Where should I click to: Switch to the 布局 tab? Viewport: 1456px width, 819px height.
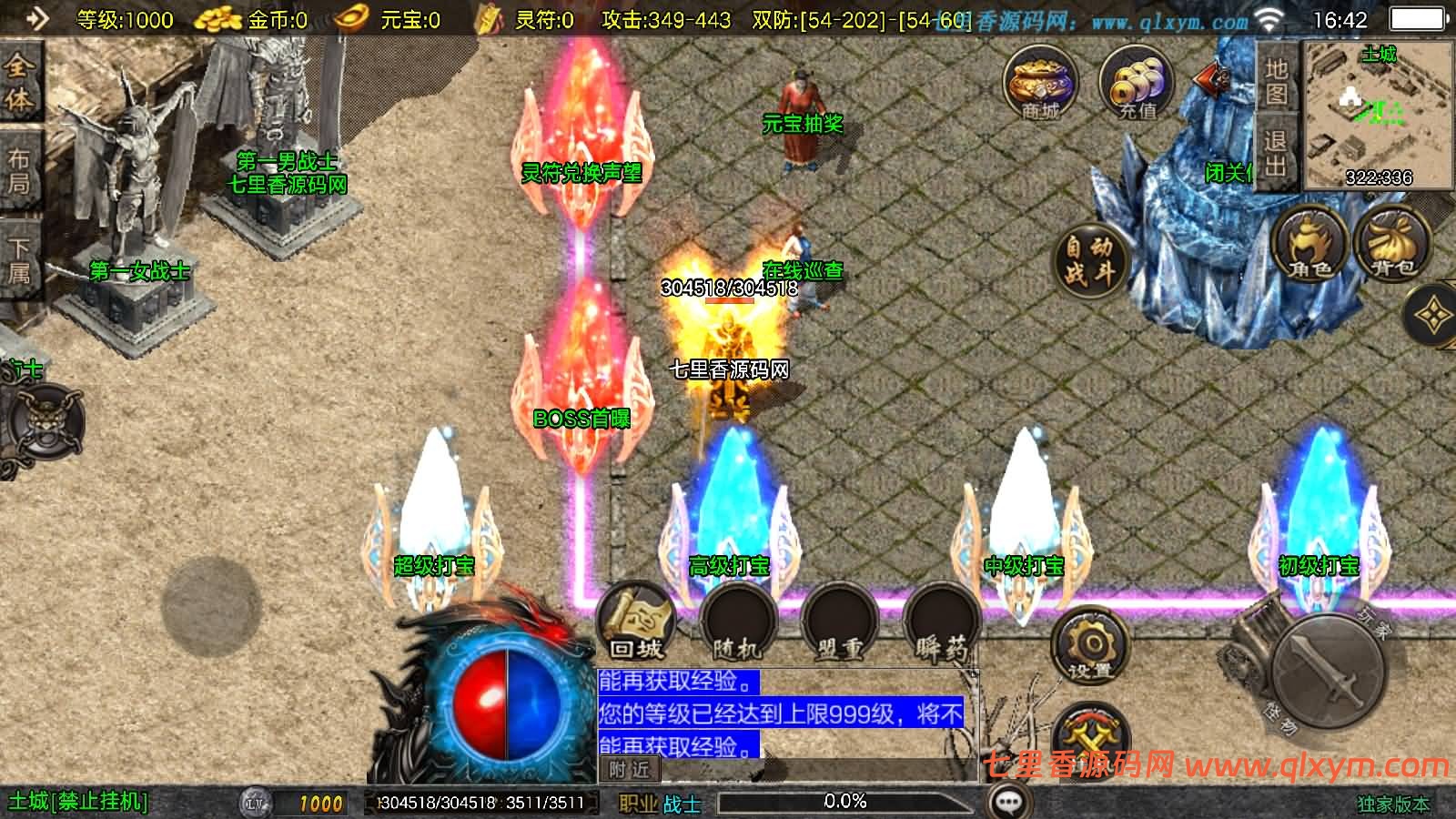[x=19, y=172]
